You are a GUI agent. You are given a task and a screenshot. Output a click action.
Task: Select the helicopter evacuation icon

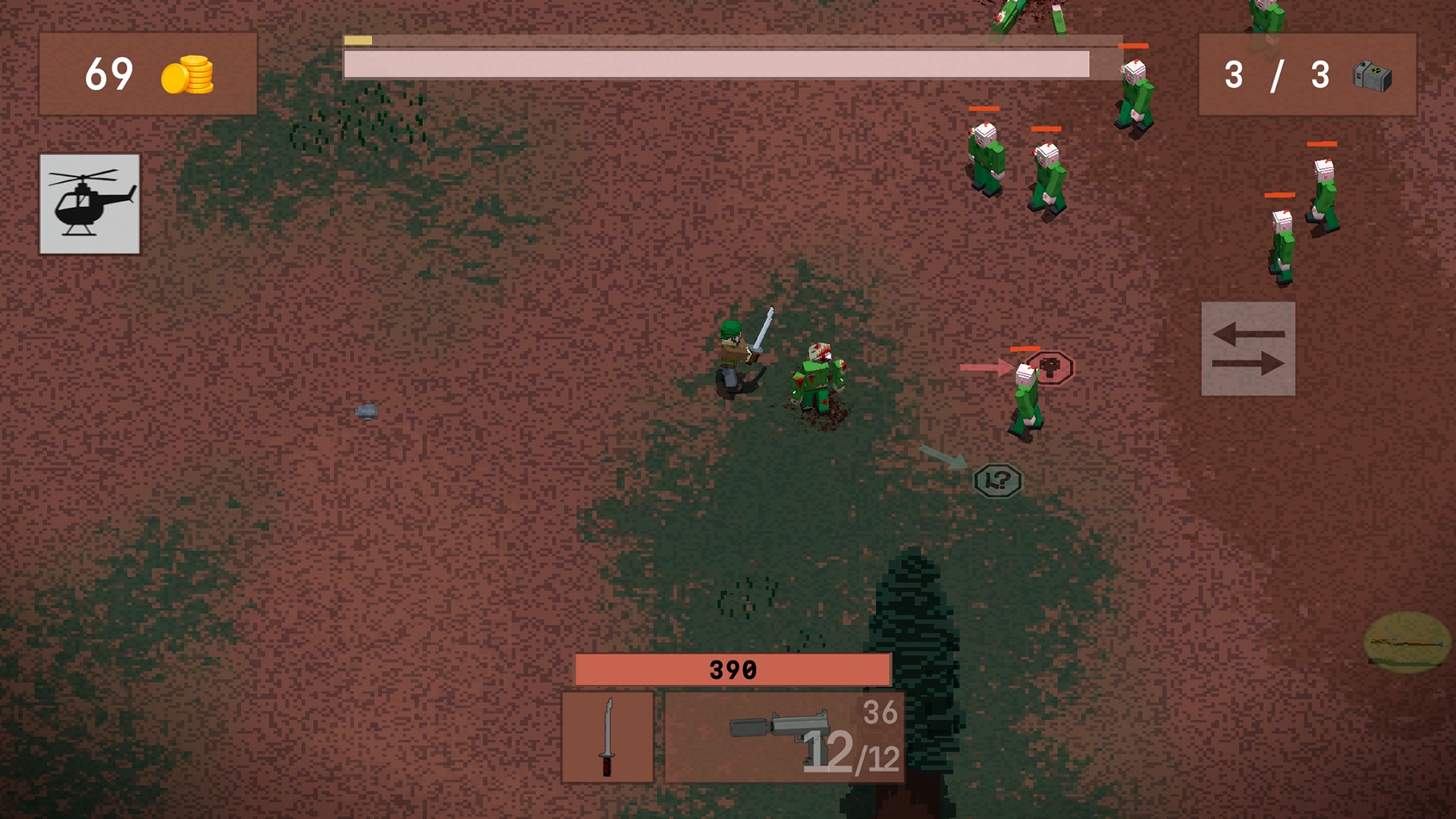pos(89,205)
